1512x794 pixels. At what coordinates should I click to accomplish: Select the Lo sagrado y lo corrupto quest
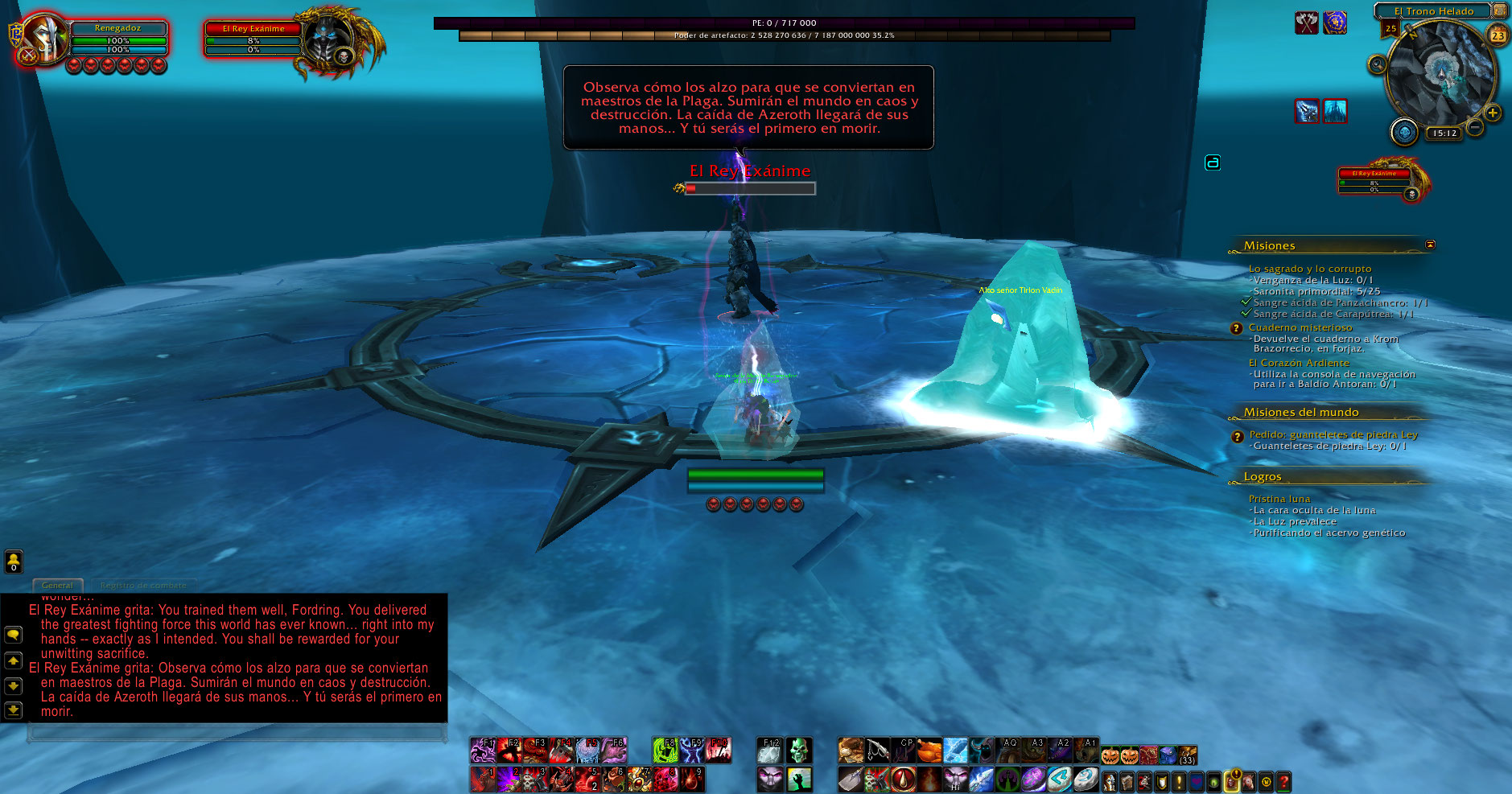click(x=1309, y=269)
